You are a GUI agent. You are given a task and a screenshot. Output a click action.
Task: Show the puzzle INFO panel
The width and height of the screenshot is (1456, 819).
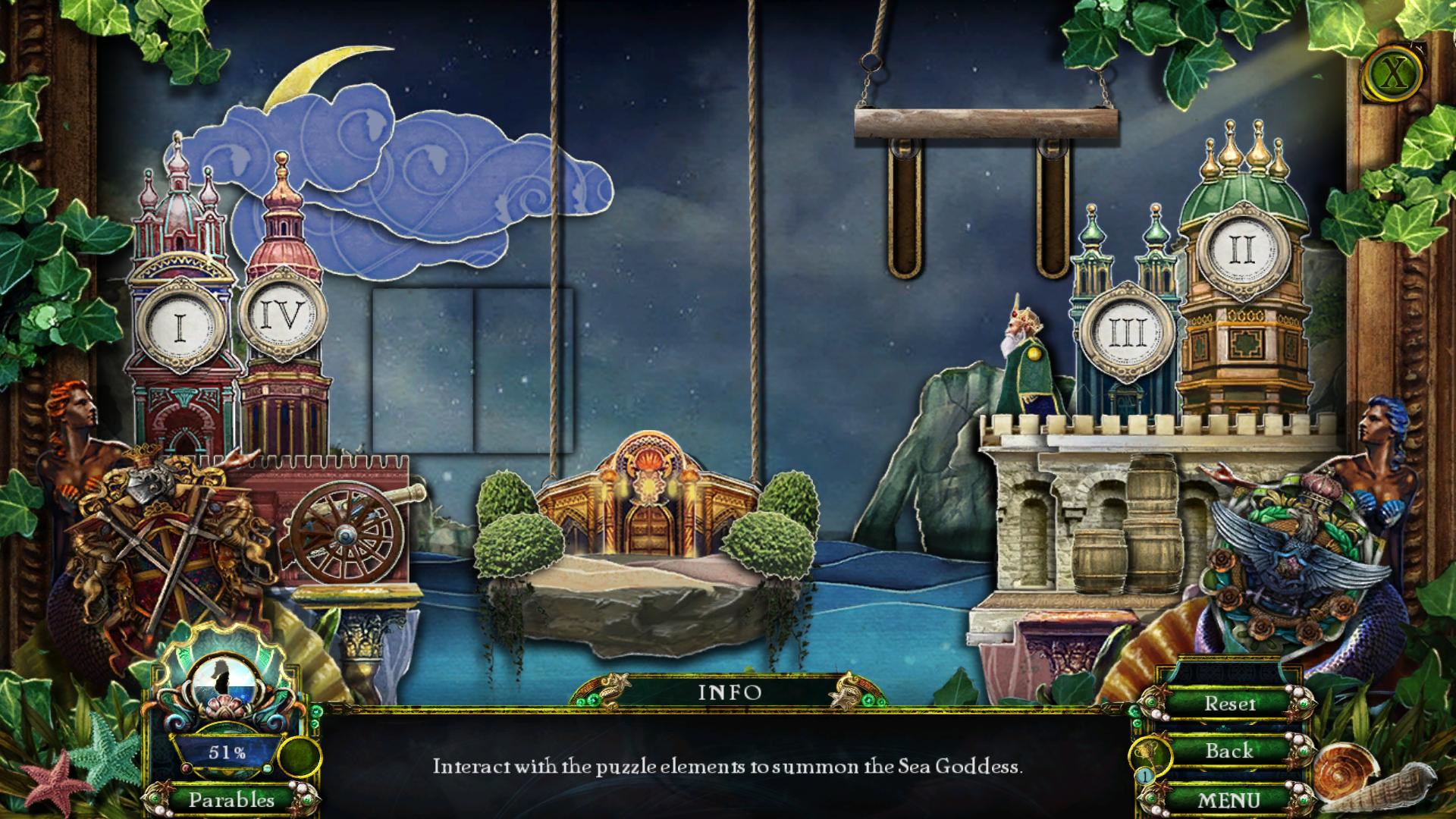[x=730, y=692]
